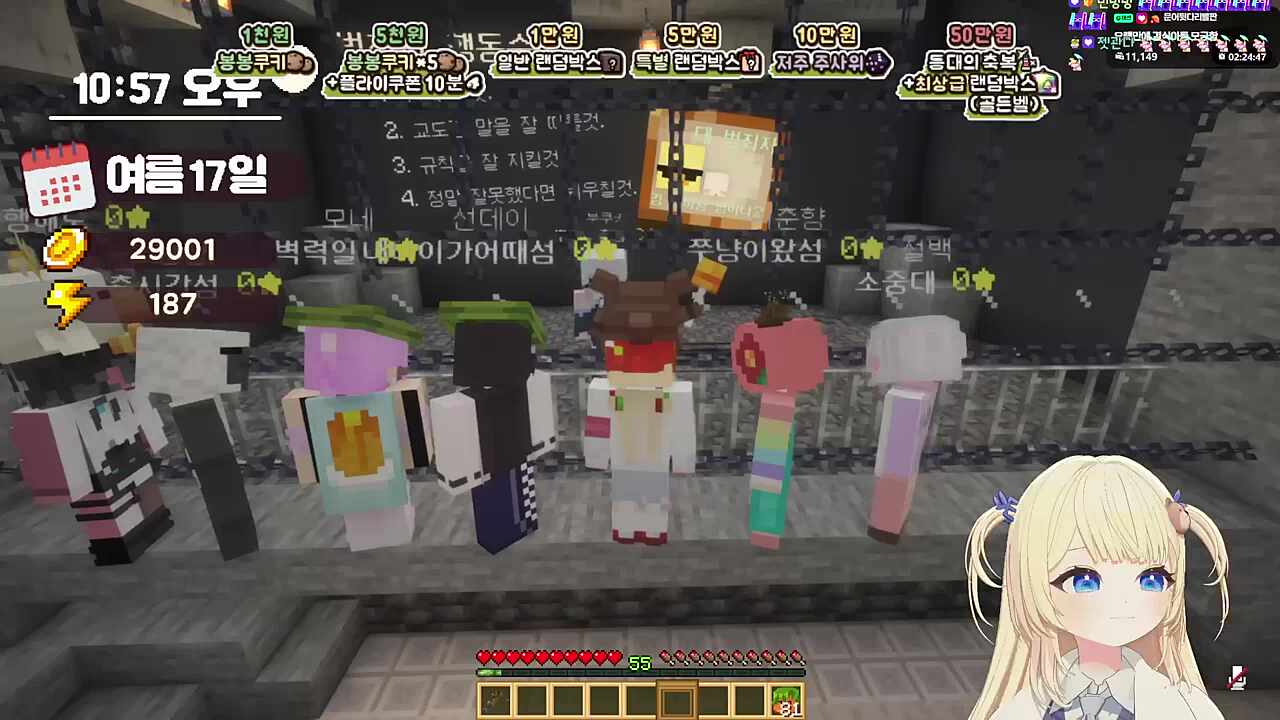Click the gold coin currency icon
The width and height of the screenshot is (1280, 720).
tap(65, 250)
